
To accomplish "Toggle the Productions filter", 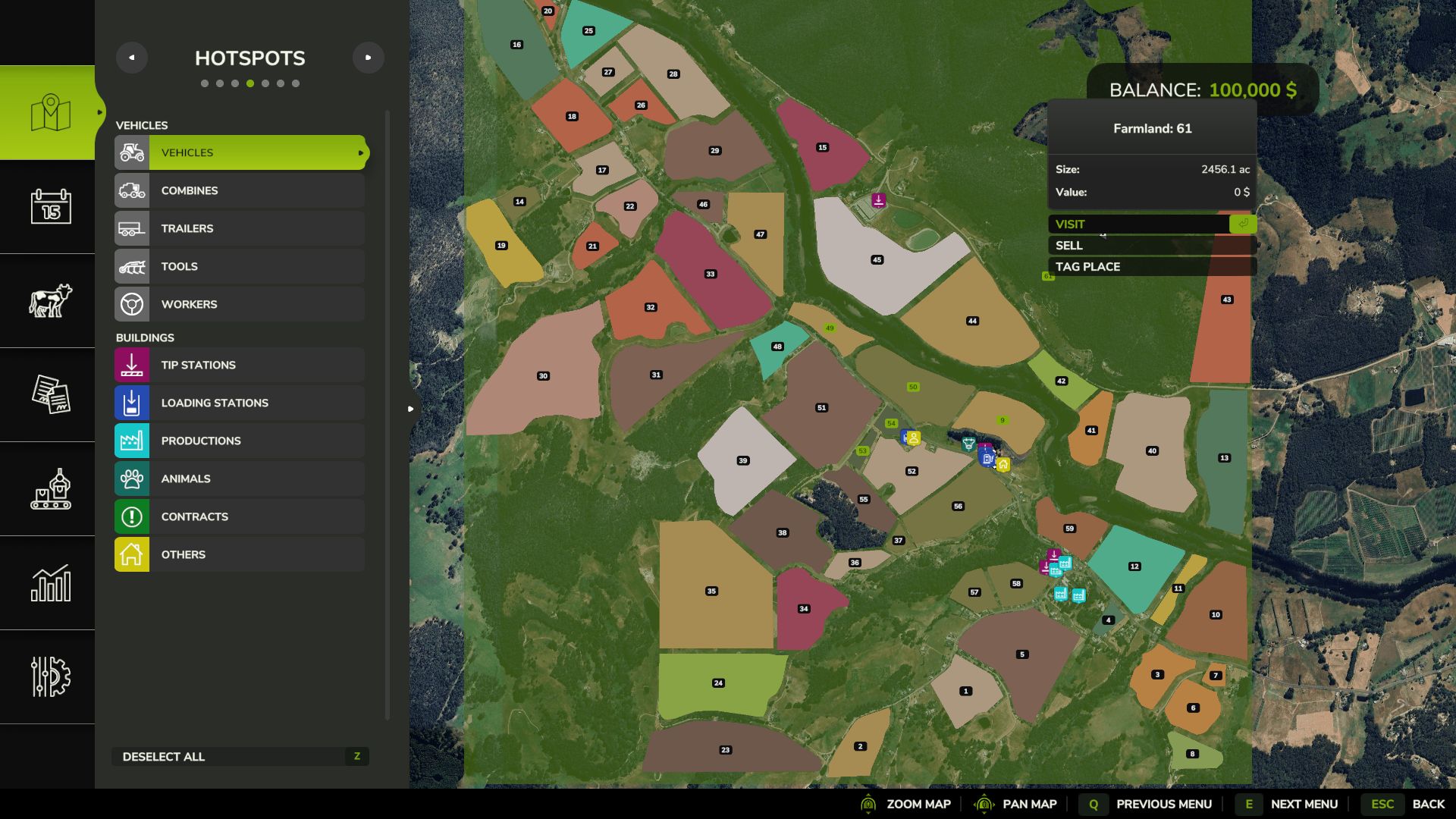I will [240, 441].
